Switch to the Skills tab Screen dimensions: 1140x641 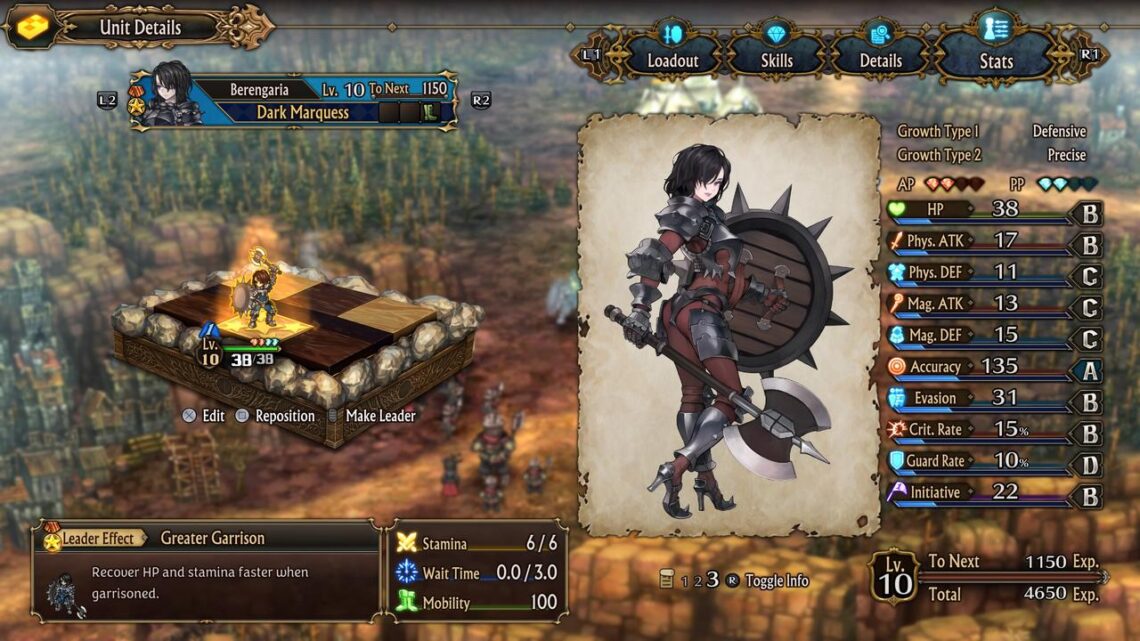coord(777,60)
